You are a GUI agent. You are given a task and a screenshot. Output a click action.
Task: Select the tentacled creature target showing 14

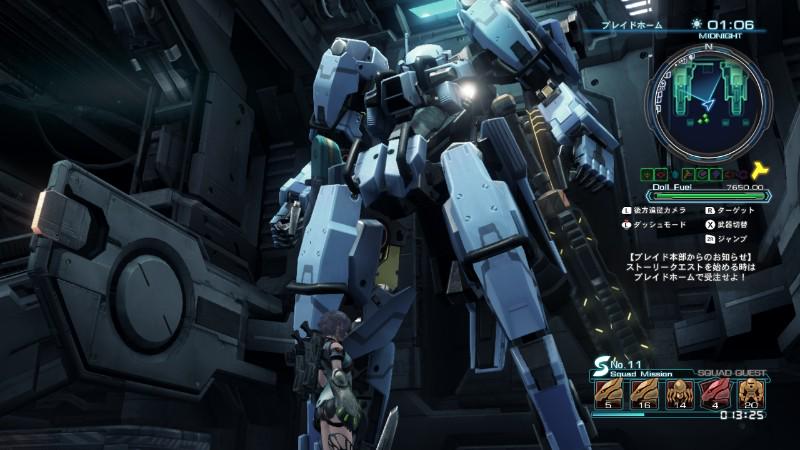[x=680, y=392]
